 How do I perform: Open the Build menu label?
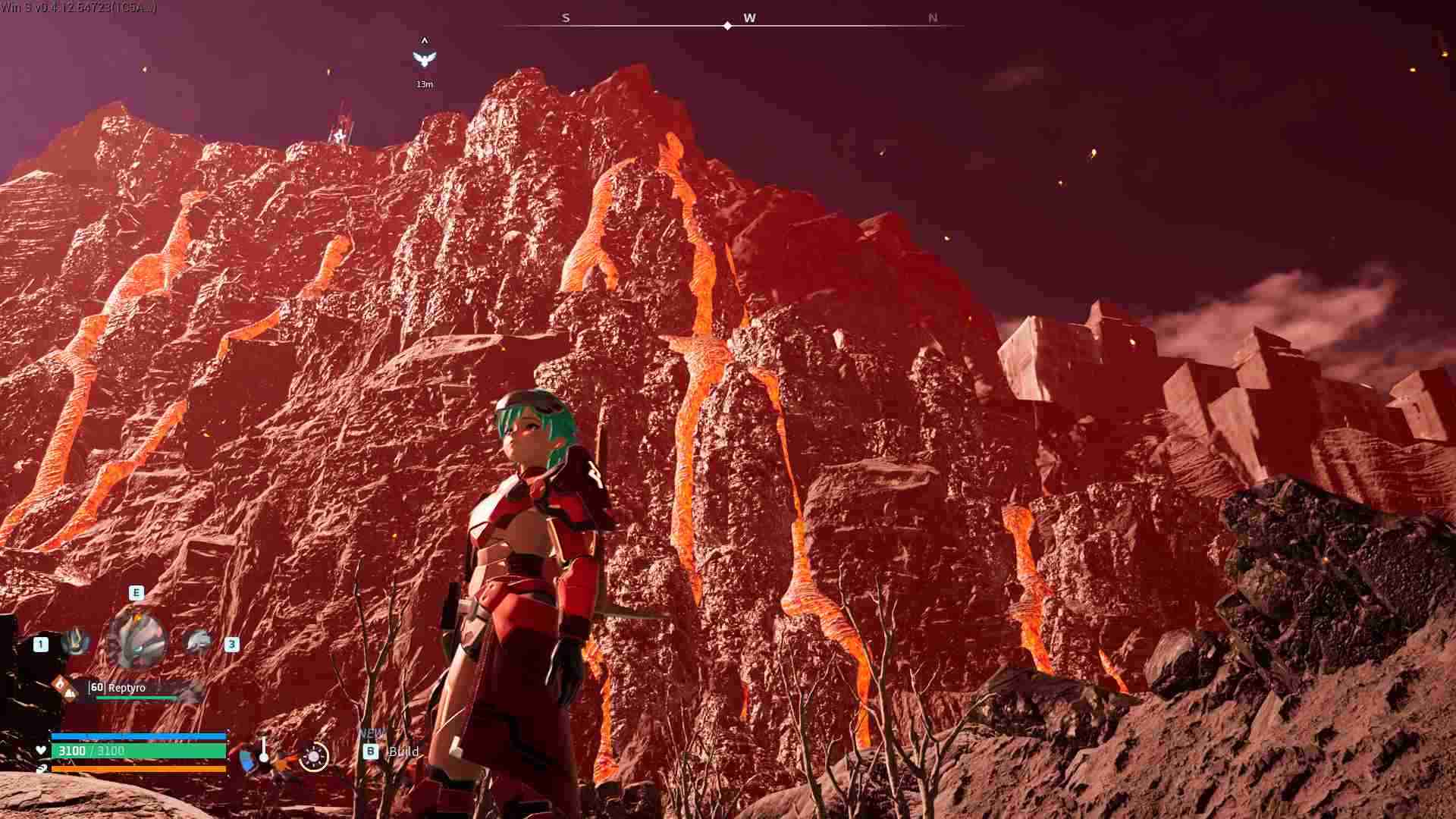point(403,752)
